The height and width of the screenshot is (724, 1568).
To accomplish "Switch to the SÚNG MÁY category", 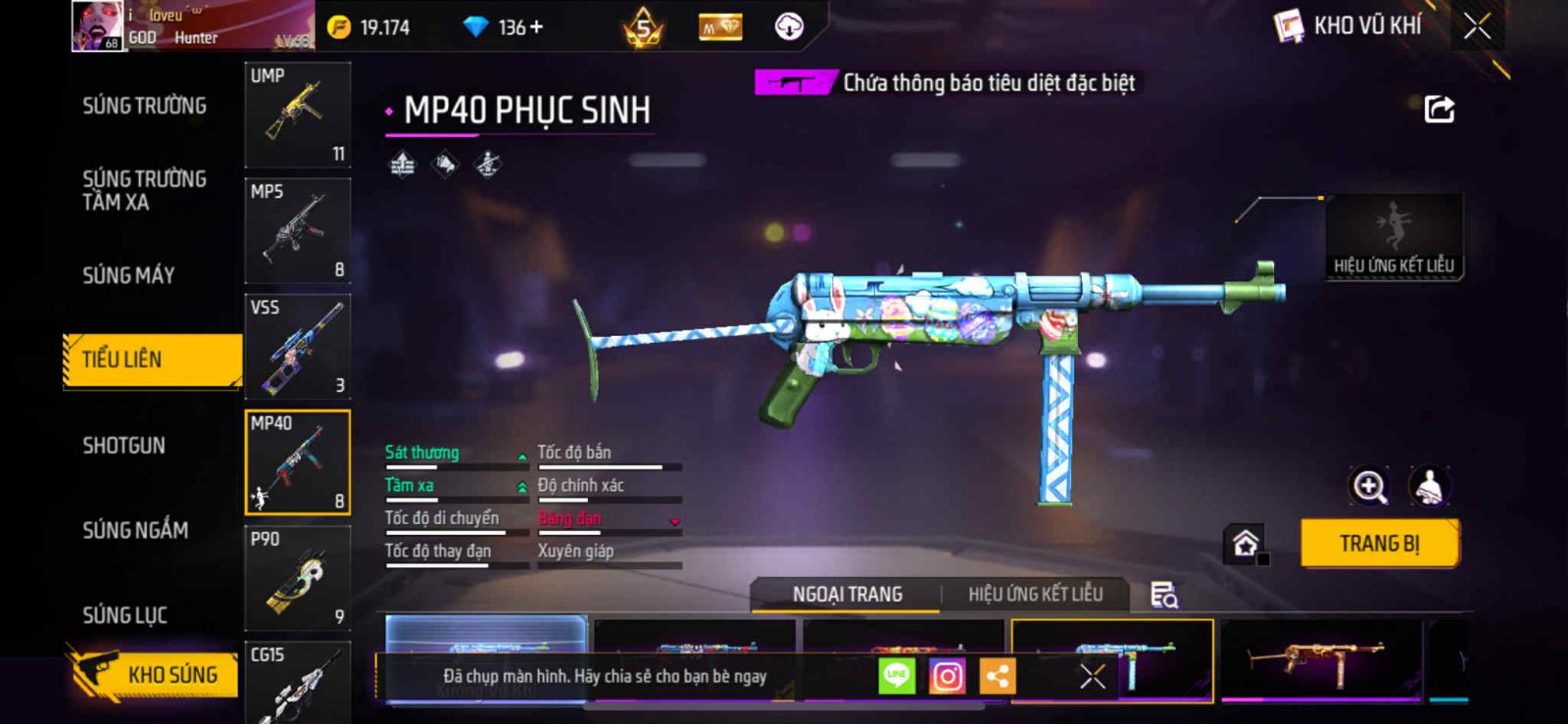I will (x=128, y=275).
